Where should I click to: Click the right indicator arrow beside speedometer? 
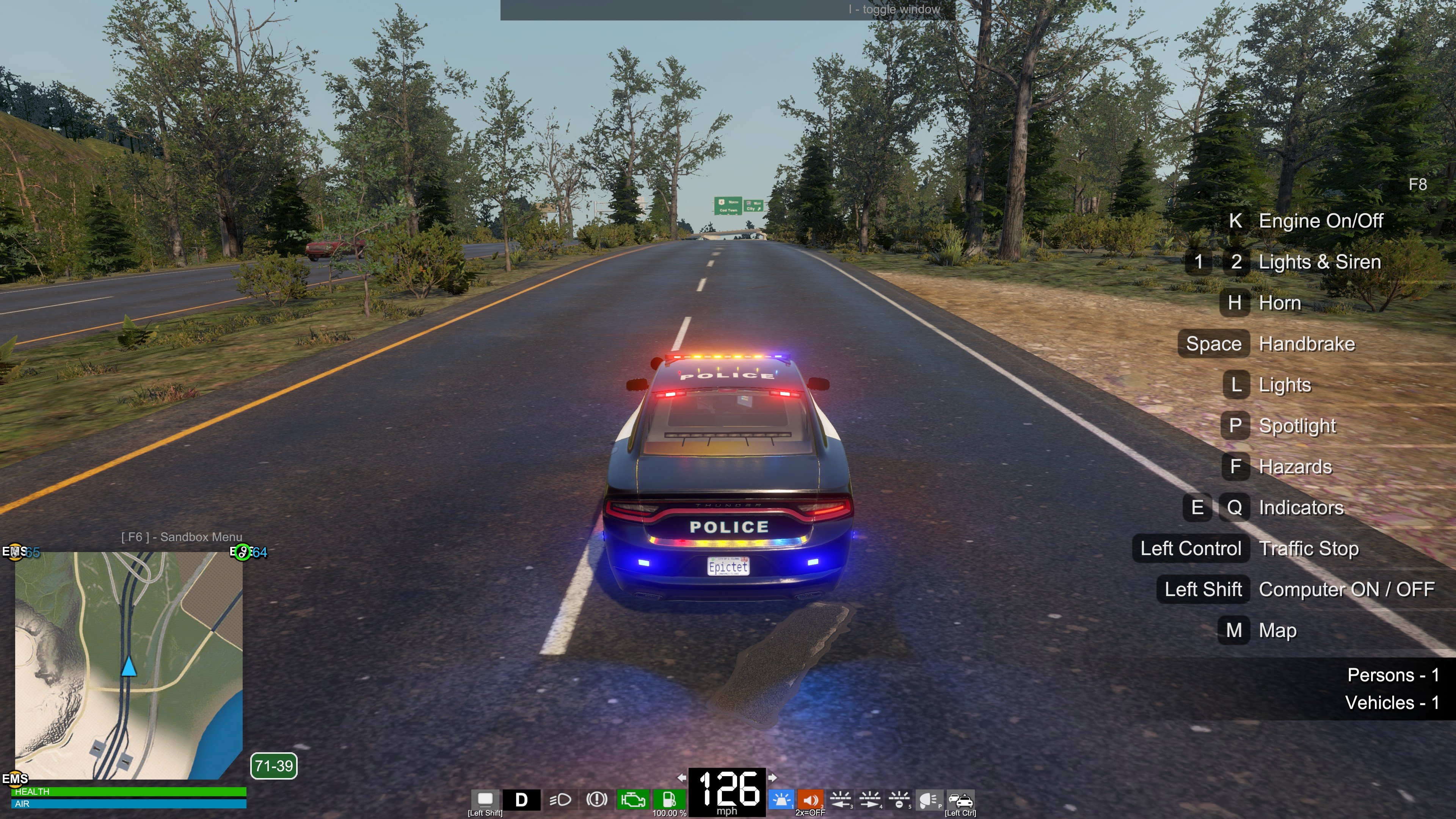pos(772,778)
